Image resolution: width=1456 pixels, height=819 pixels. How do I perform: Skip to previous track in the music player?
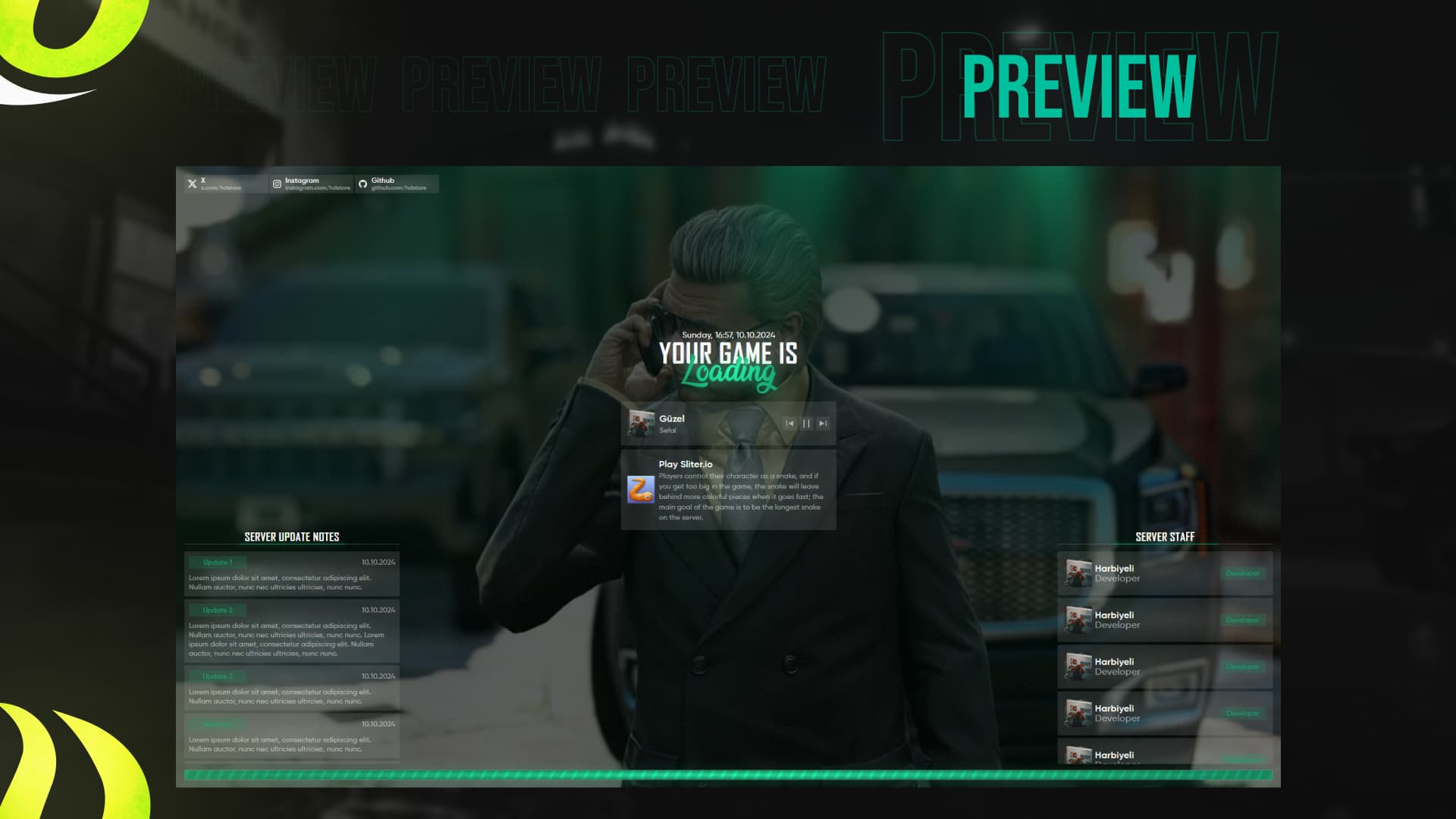(x=789, y=423)
